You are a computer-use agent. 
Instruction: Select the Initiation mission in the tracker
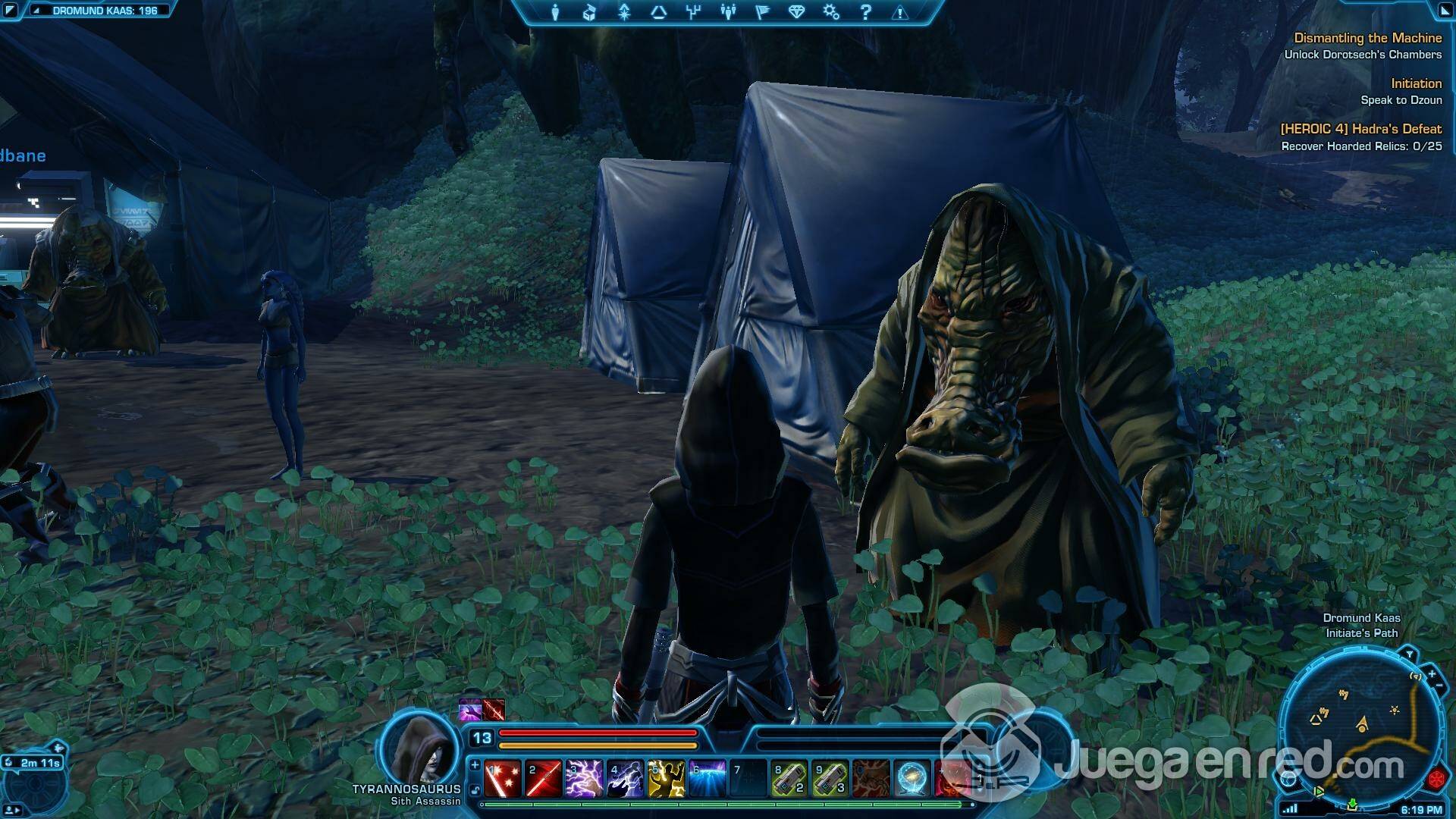pyautogui.click(x=1416, y=83)
